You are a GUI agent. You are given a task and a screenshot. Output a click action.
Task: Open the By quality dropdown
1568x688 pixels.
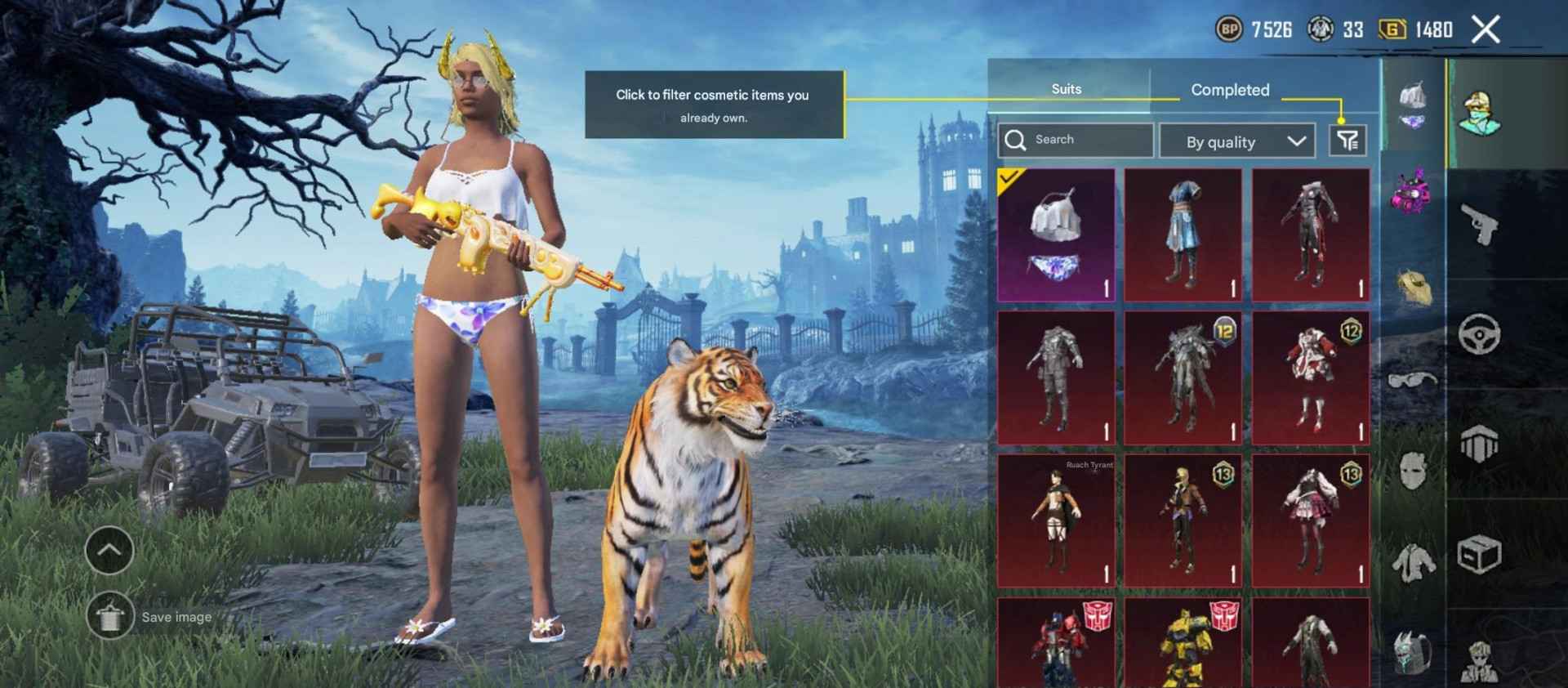tap(1236, 141)
